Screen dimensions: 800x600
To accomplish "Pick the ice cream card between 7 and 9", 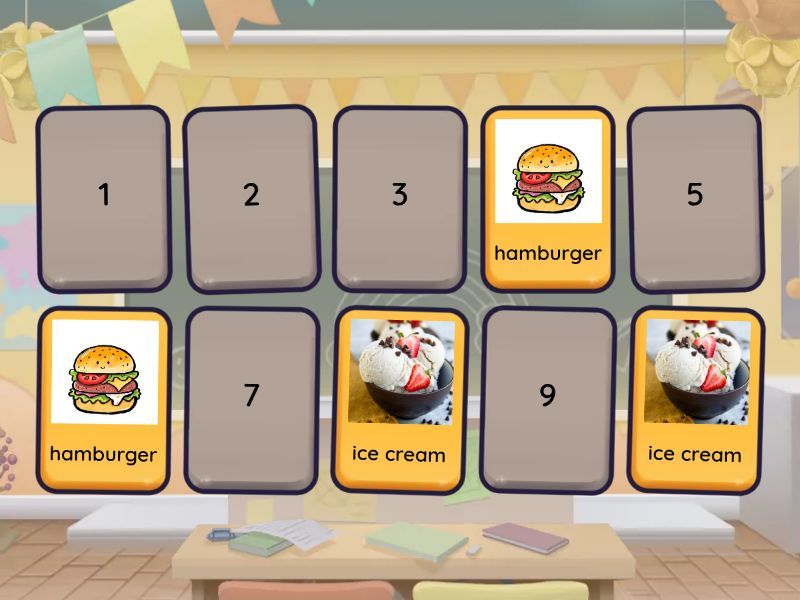I will click(399, 398).
